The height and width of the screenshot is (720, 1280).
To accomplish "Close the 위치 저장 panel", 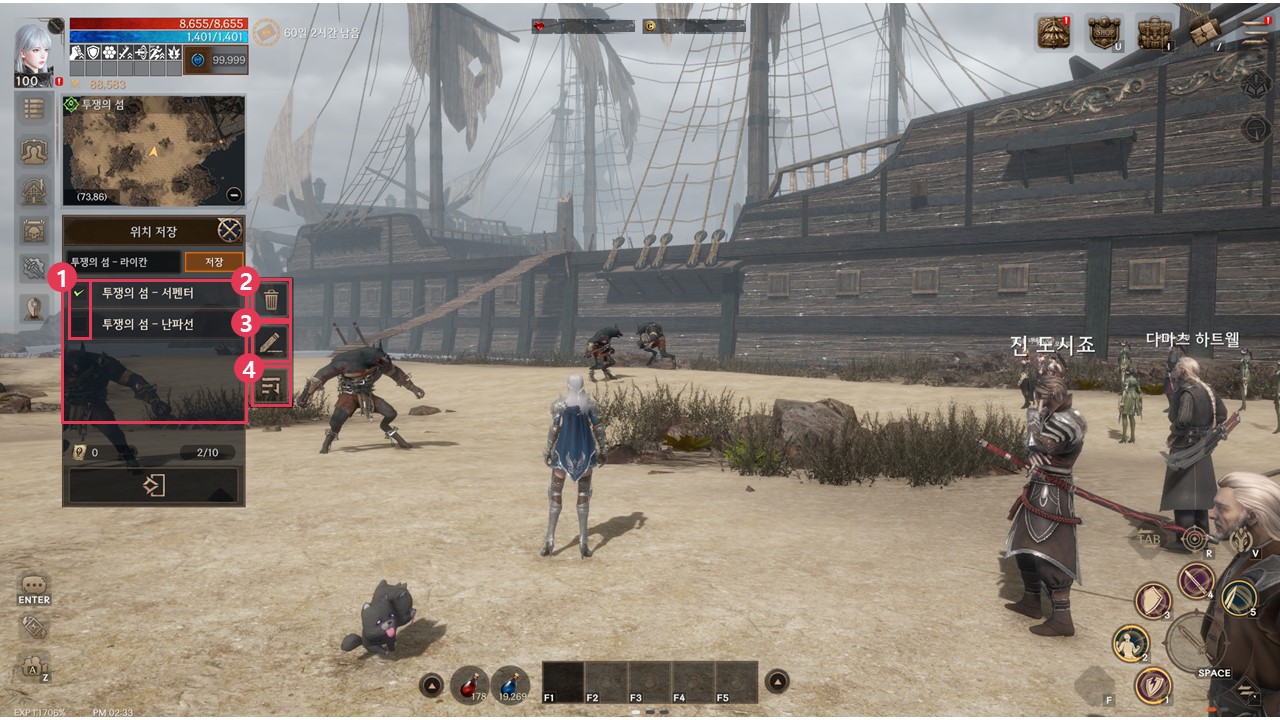I will (230, 231).
